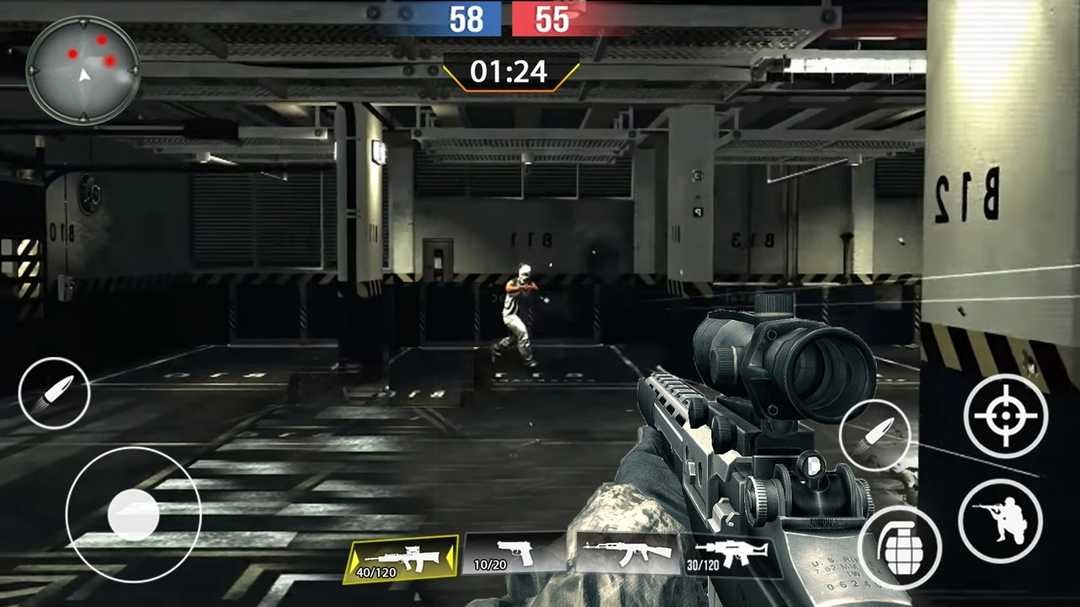Click the movement joystick thumb pad

[x=133, y=514]
